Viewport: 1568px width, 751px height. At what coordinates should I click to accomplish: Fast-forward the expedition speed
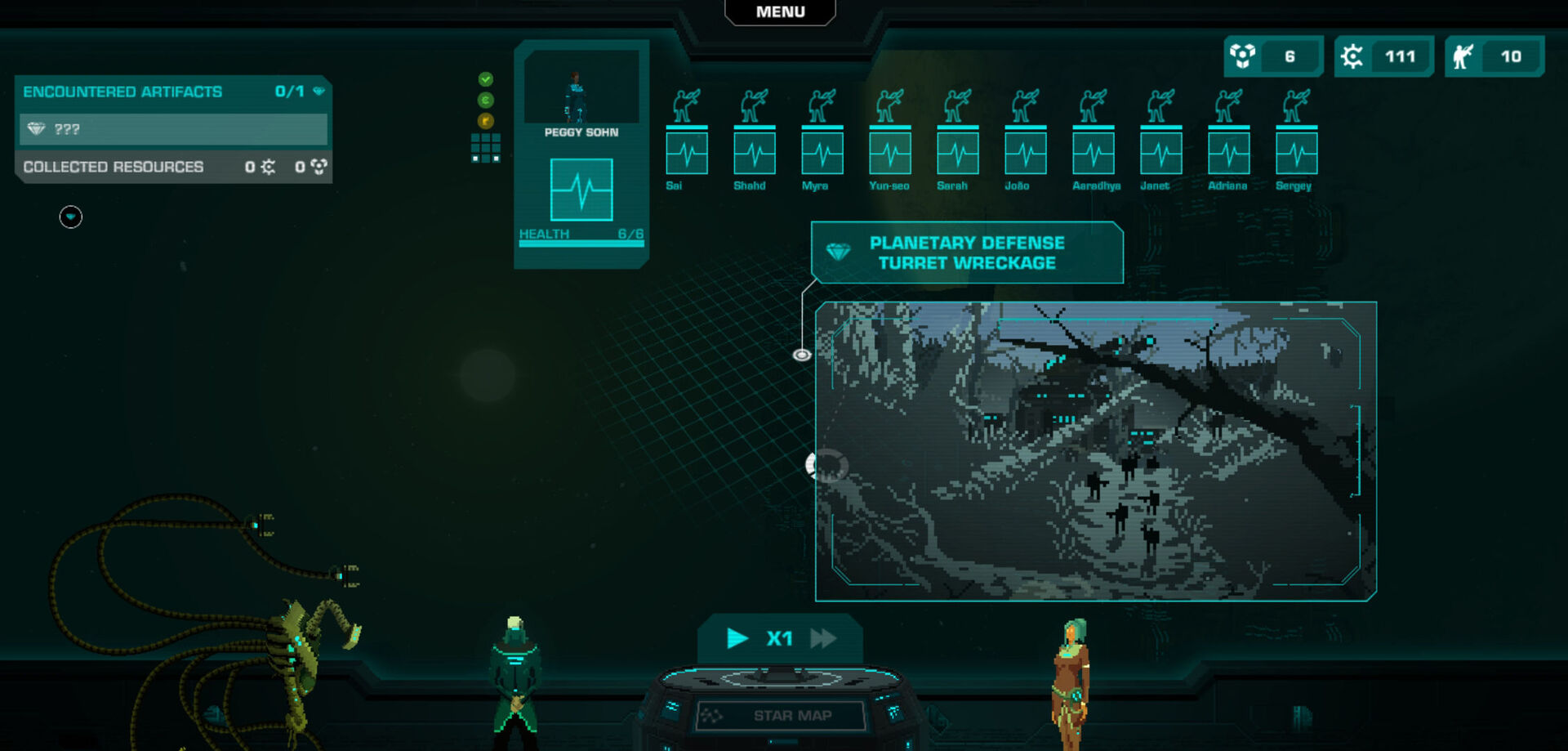coord(823,638)
